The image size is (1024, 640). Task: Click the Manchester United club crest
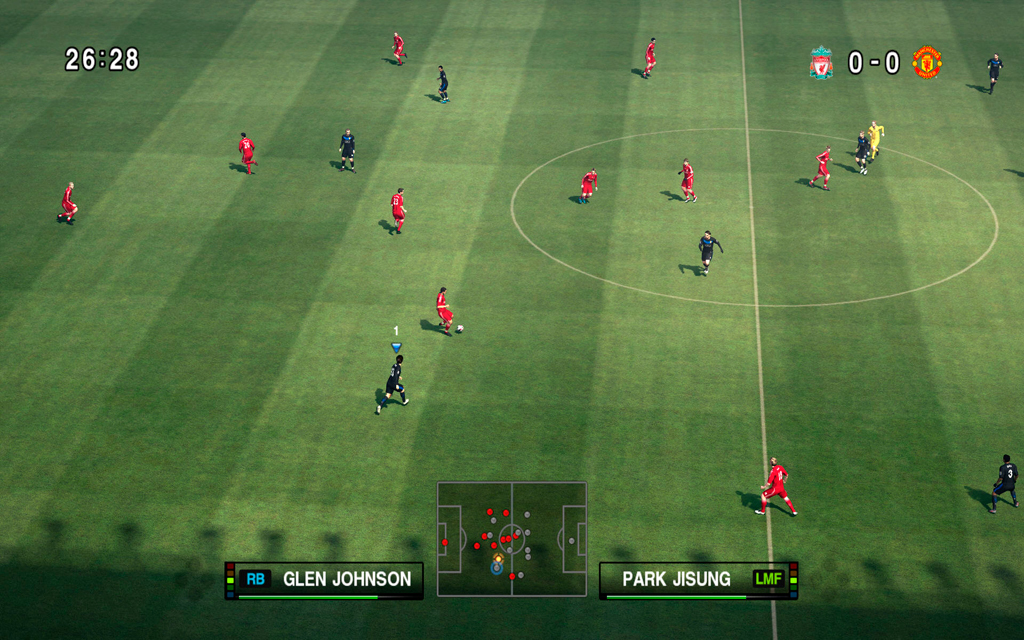pyautogui.click(x=927, y=63)
